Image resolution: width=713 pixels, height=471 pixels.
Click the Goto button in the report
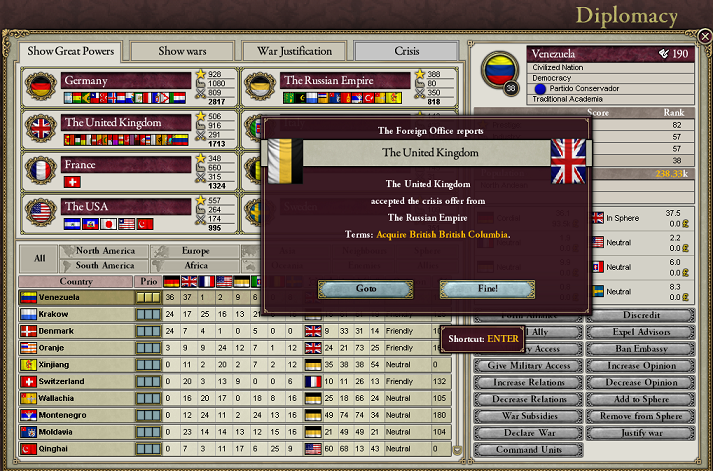tap(365, 289)
